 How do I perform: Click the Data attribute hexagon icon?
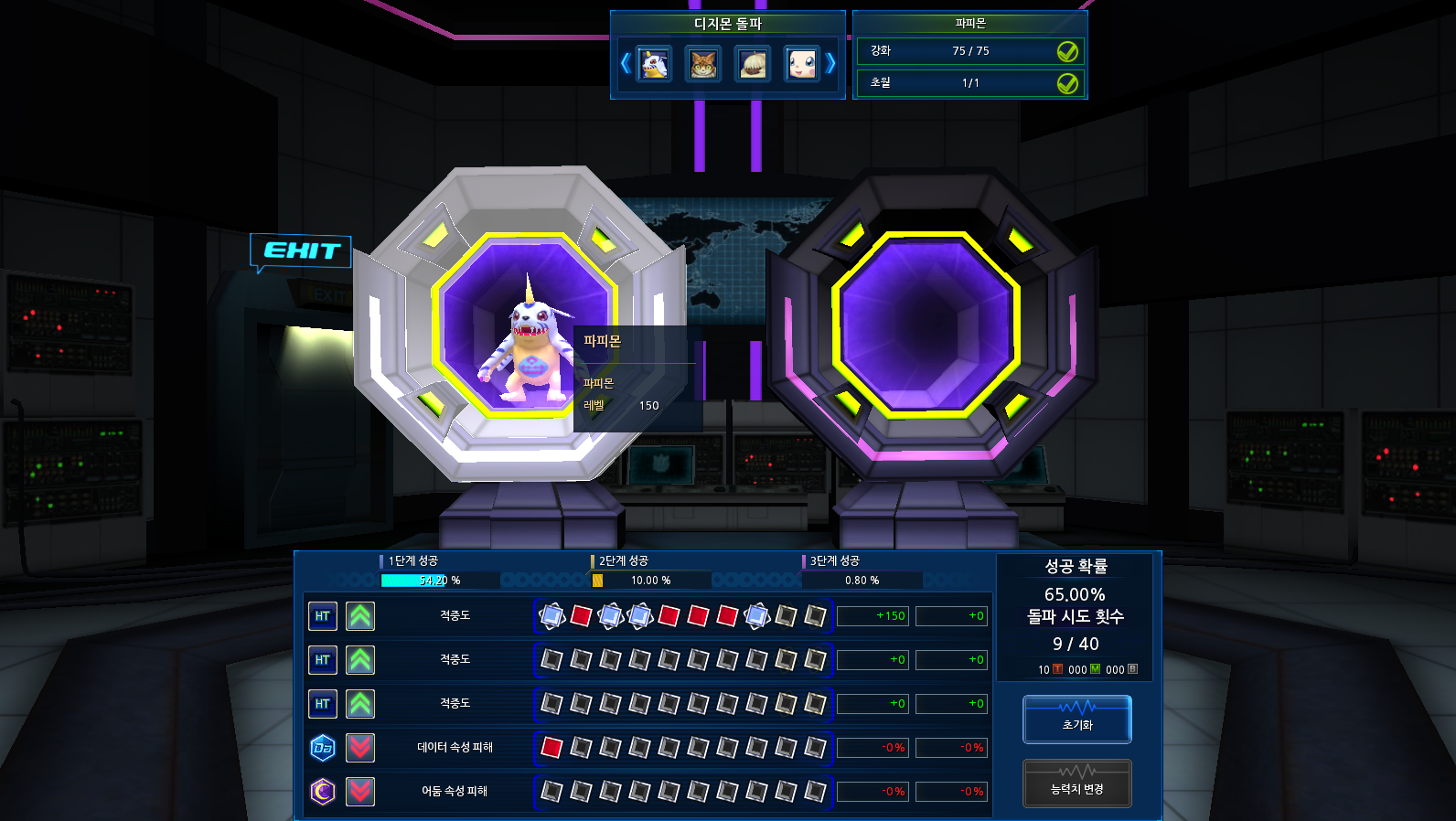coord(323,748)
